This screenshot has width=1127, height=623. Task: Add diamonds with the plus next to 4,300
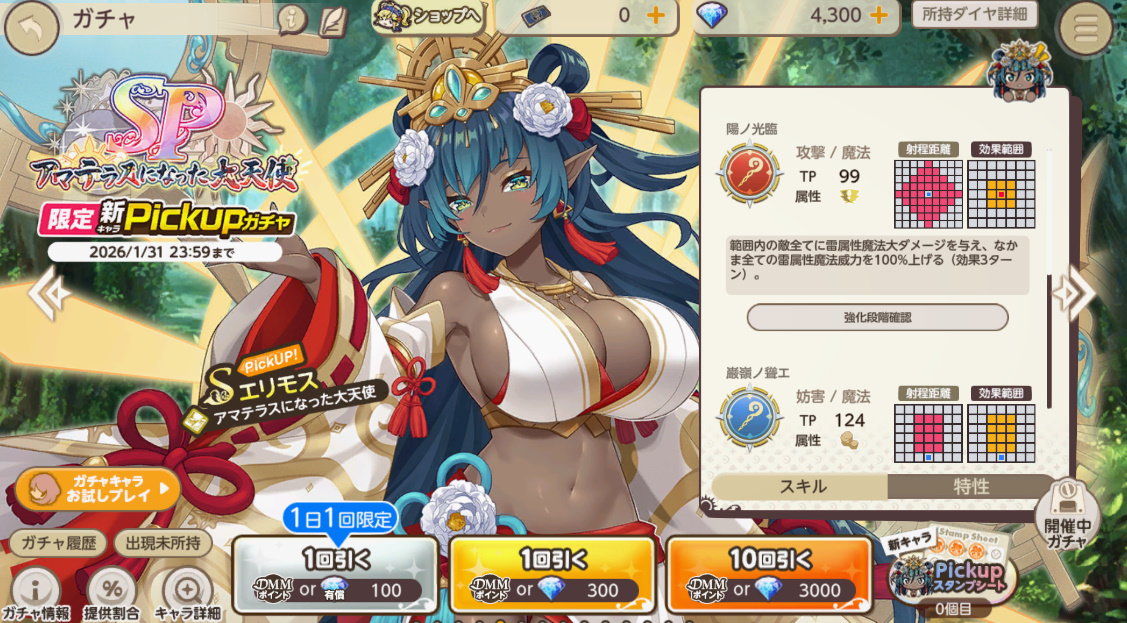[879, 15]
